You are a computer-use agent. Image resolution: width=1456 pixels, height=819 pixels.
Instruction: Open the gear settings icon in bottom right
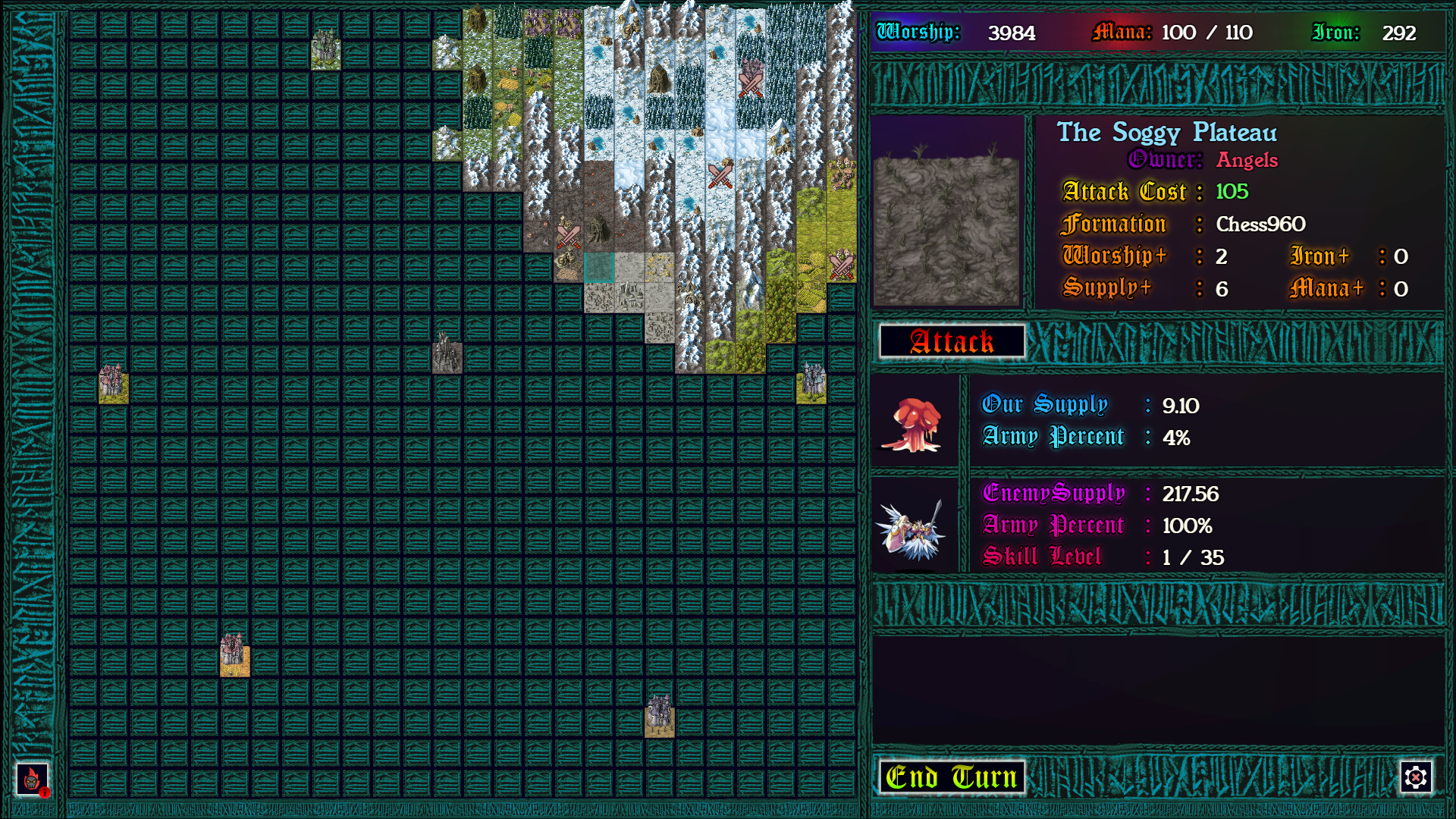coord(1415,777)
